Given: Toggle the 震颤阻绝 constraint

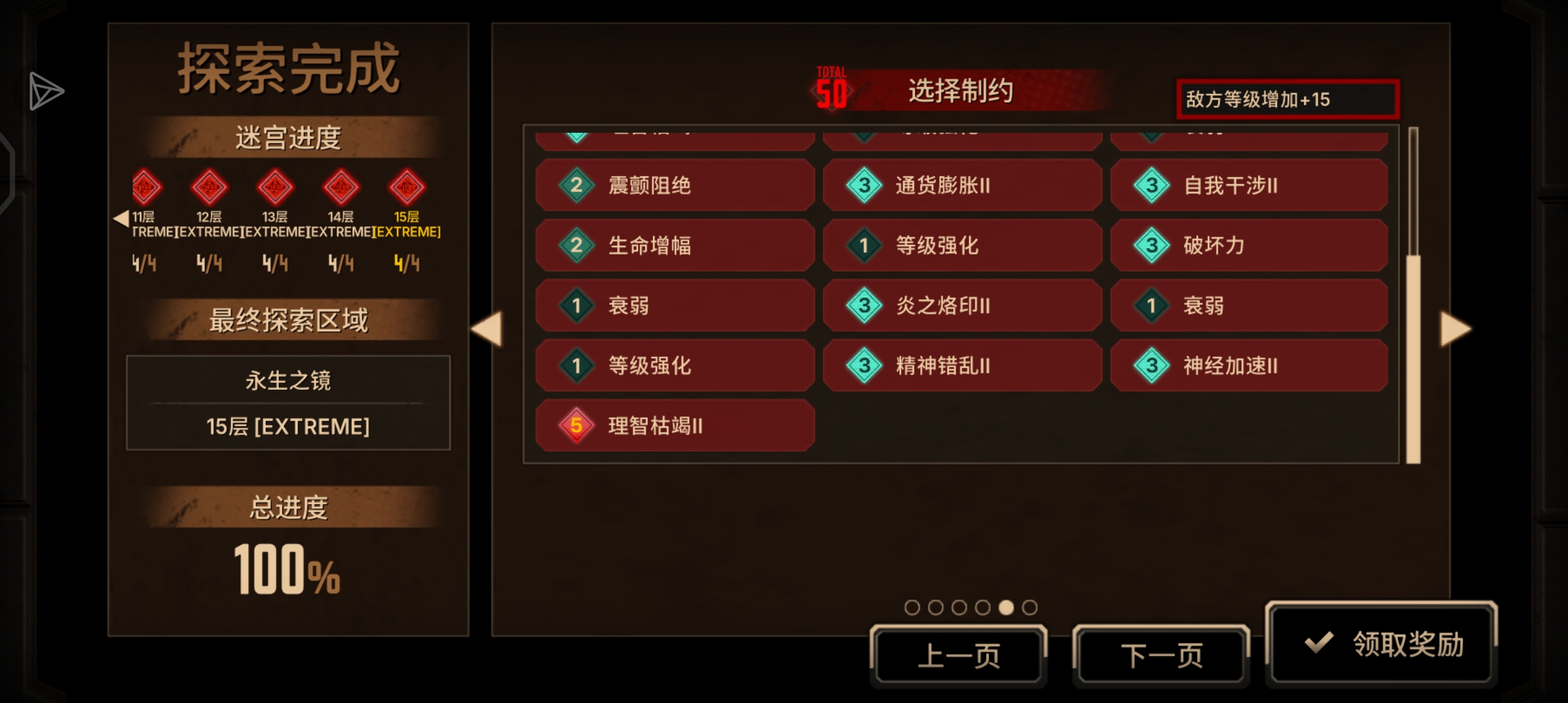Looking at the screenshot, I should click(674, 186).
